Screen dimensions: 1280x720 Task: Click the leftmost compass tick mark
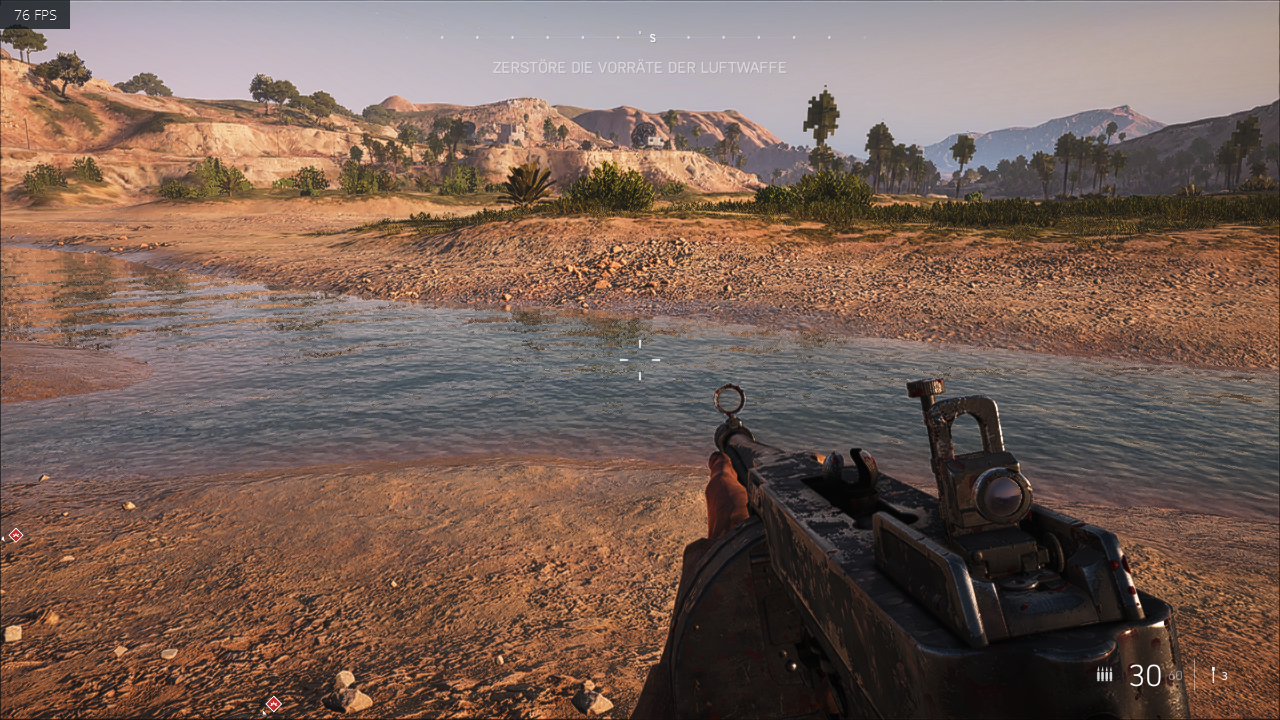click(442, 37)
